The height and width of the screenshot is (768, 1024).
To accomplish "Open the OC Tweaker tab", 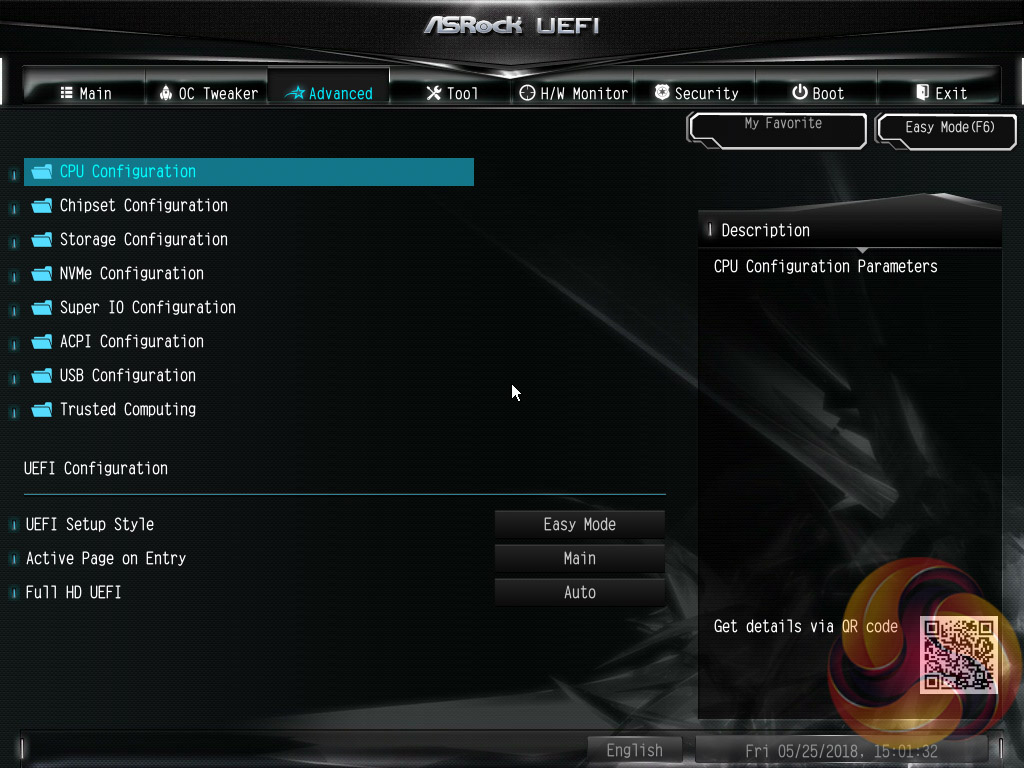I will pyautogui.click(x=208, y=93).
